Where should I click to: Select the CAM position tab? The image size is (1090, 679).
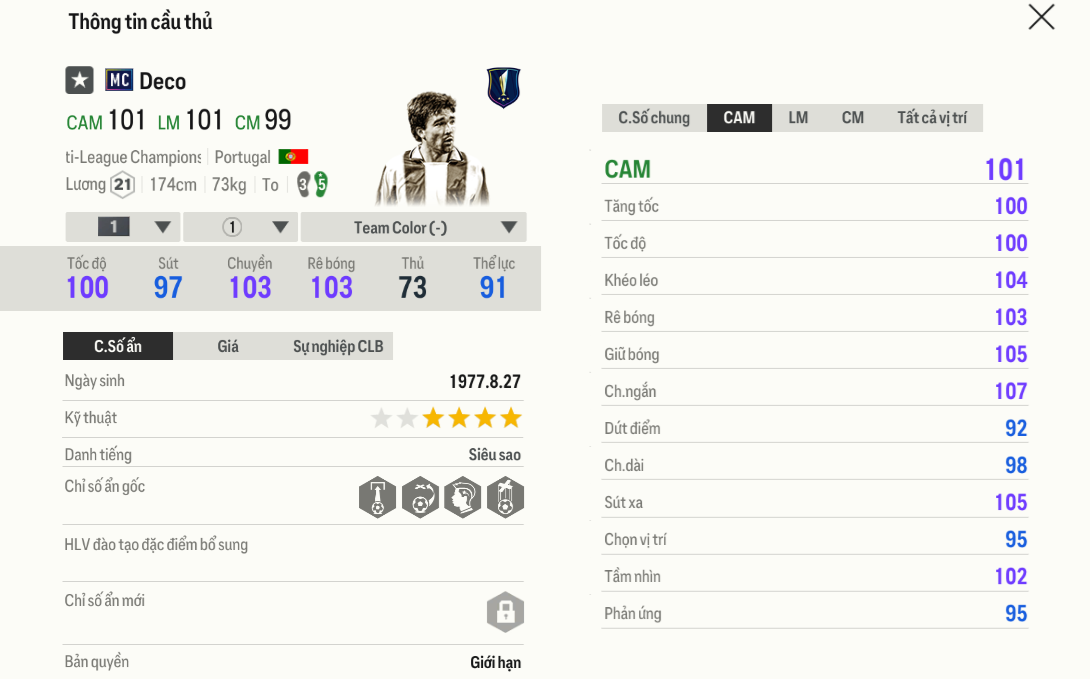(x=739, y=118)
